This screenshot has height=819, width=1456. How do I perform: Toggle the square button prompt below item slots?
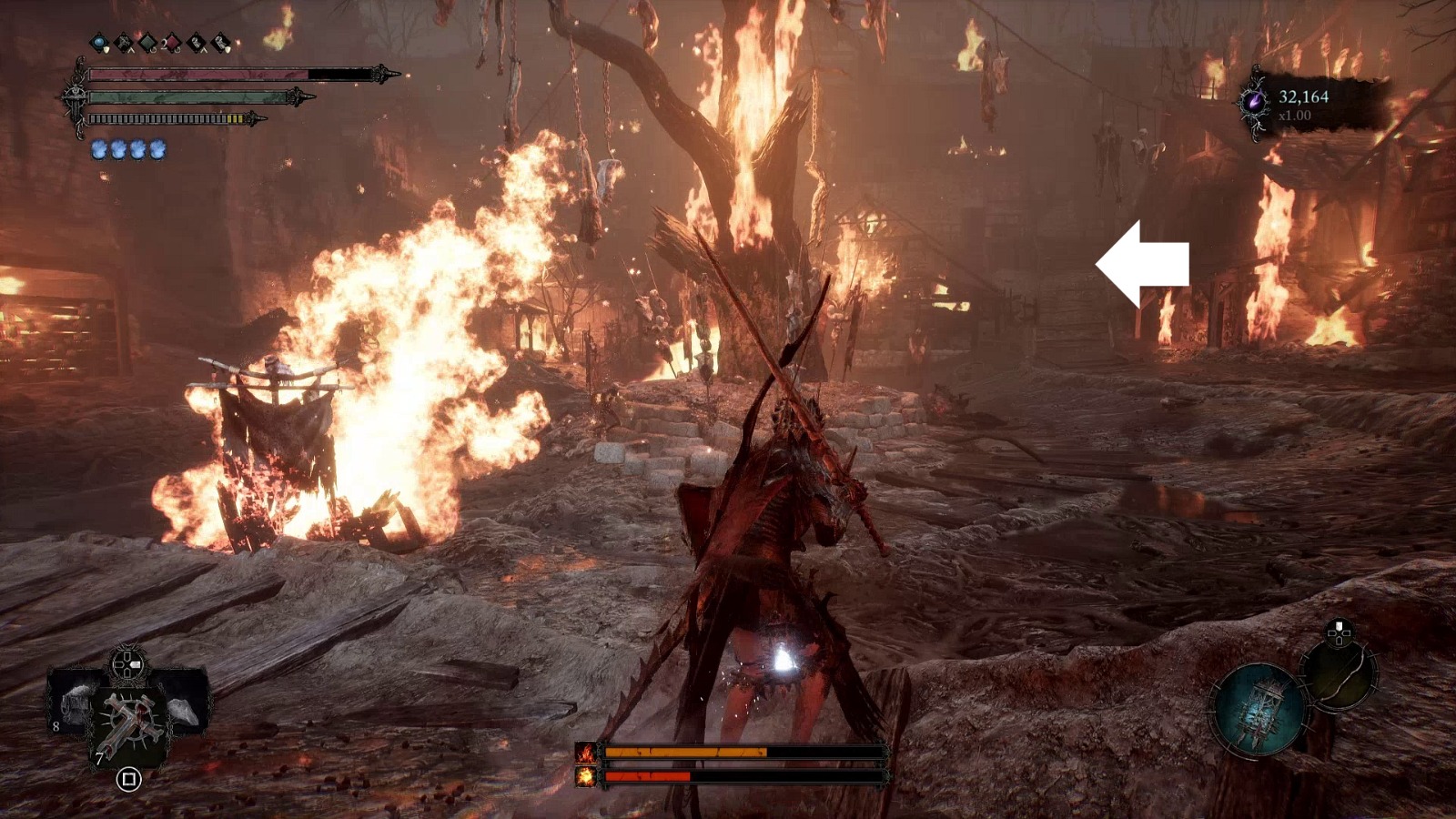point(128,779)
